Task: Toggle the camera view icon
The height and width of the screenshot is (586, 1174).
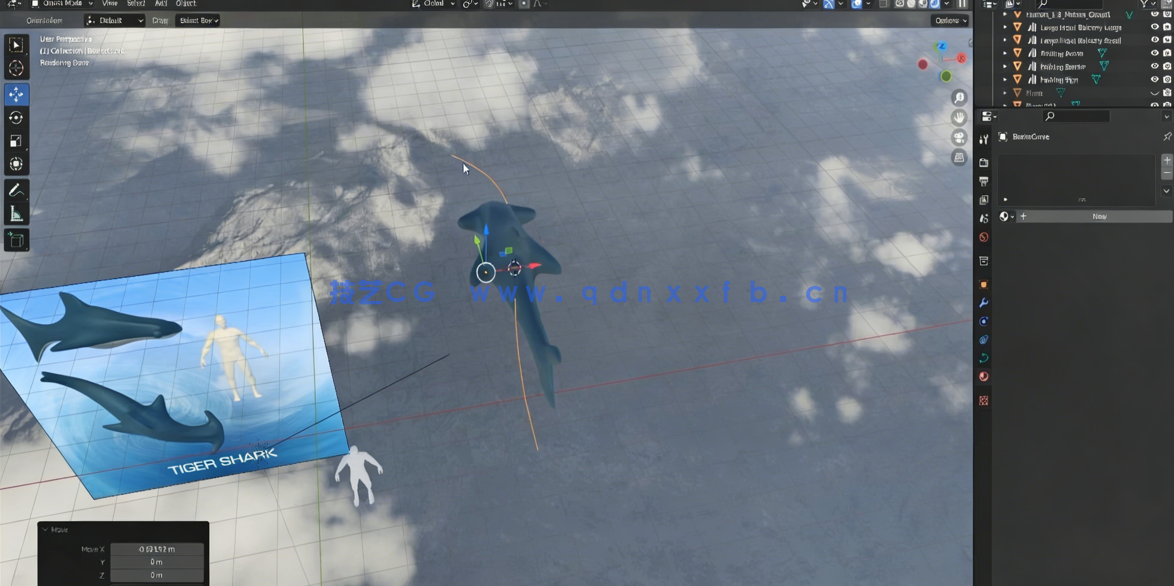Action: coord(959,138)
